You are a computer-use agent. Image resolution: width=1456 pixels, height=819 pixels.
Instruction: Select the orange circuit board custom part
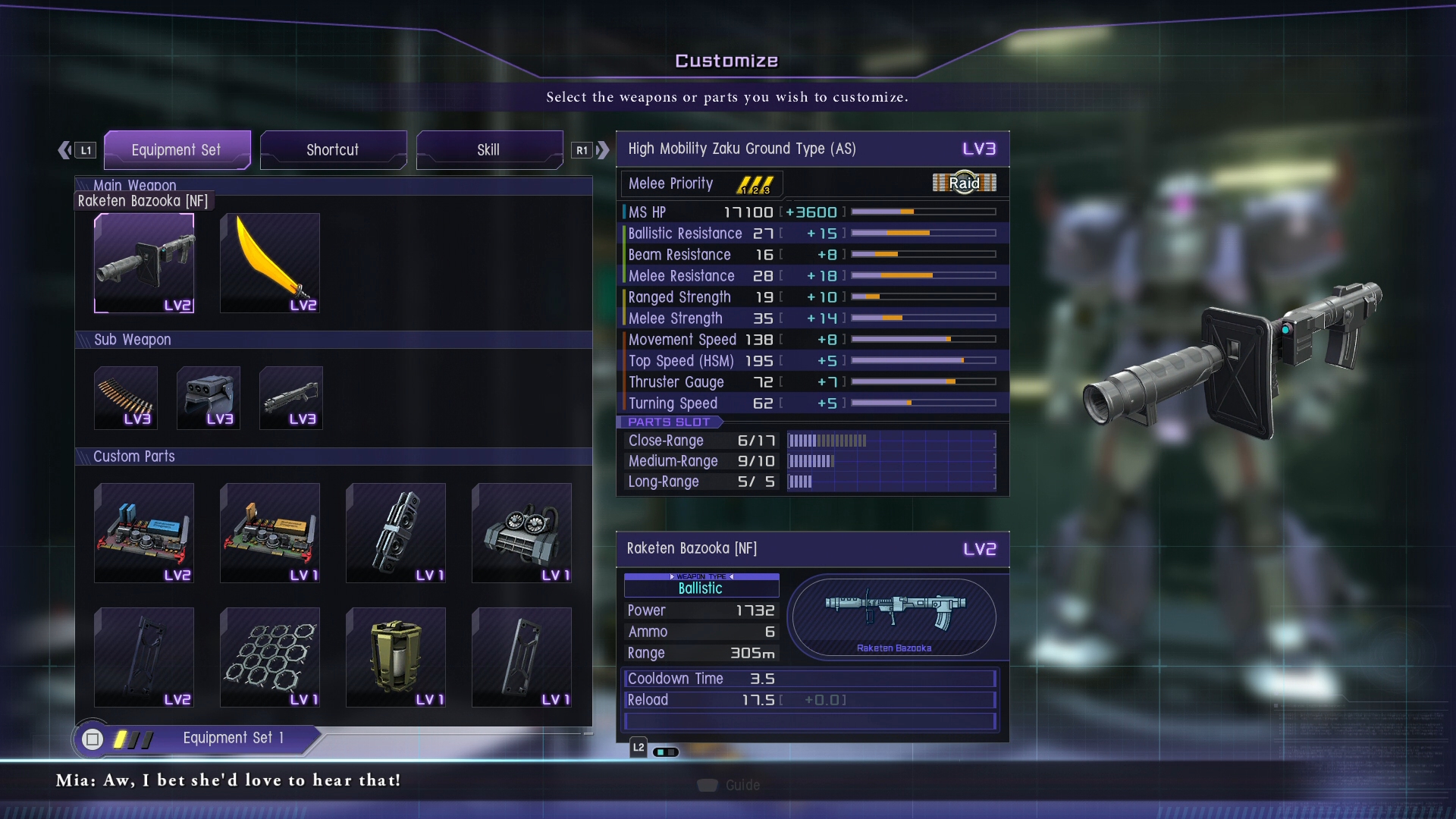[x=270, y=533]
